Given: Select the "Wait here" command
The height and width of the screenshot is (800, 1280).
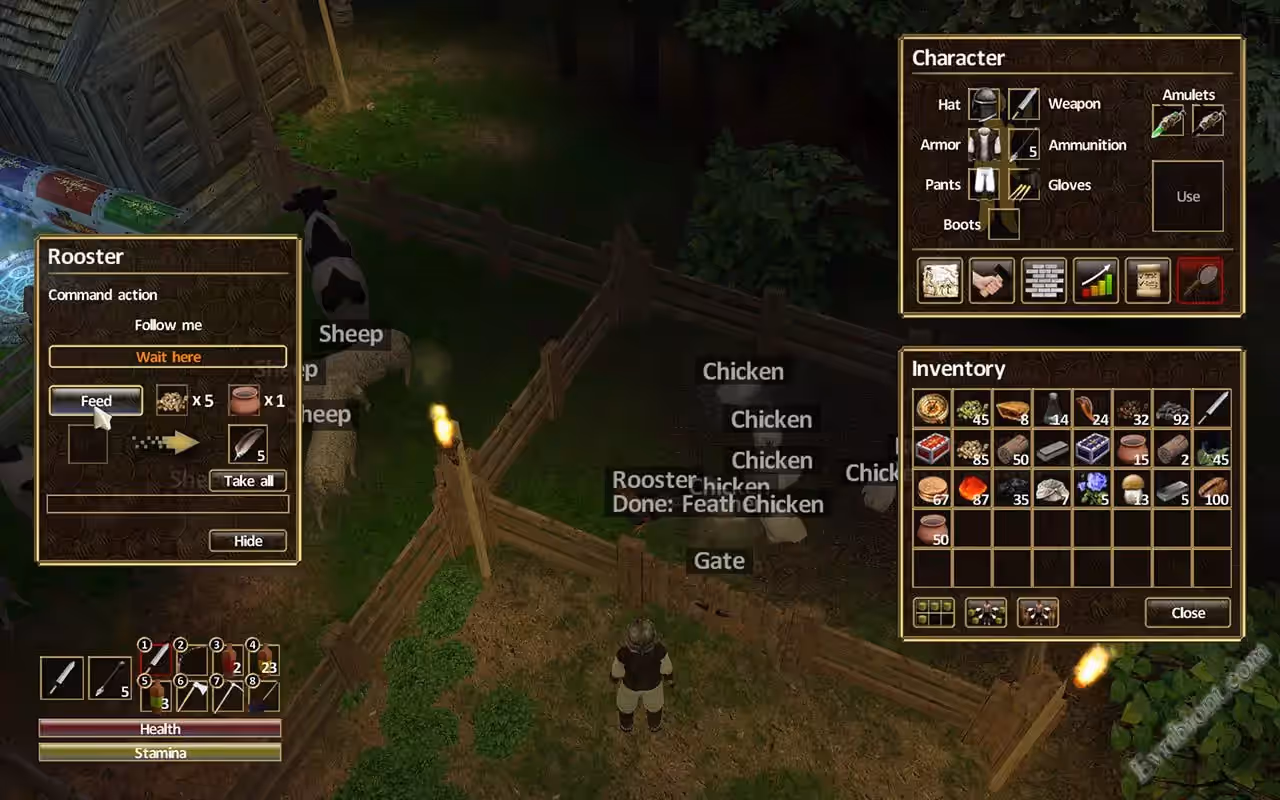Looking at the screenshot, I should 168,357.
